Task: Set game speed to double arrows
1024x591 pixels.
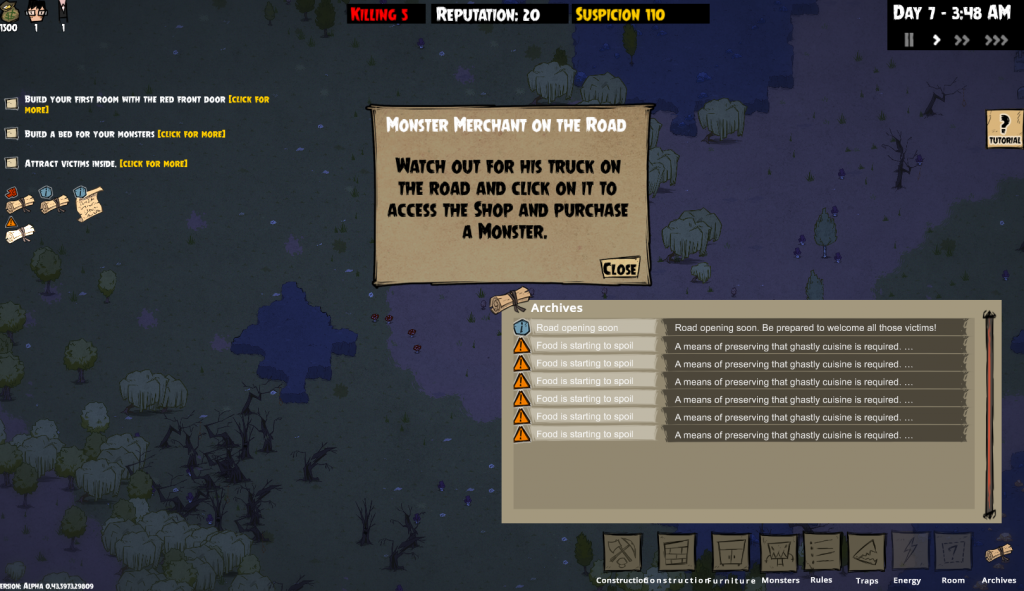Action: tap(962, 40)
